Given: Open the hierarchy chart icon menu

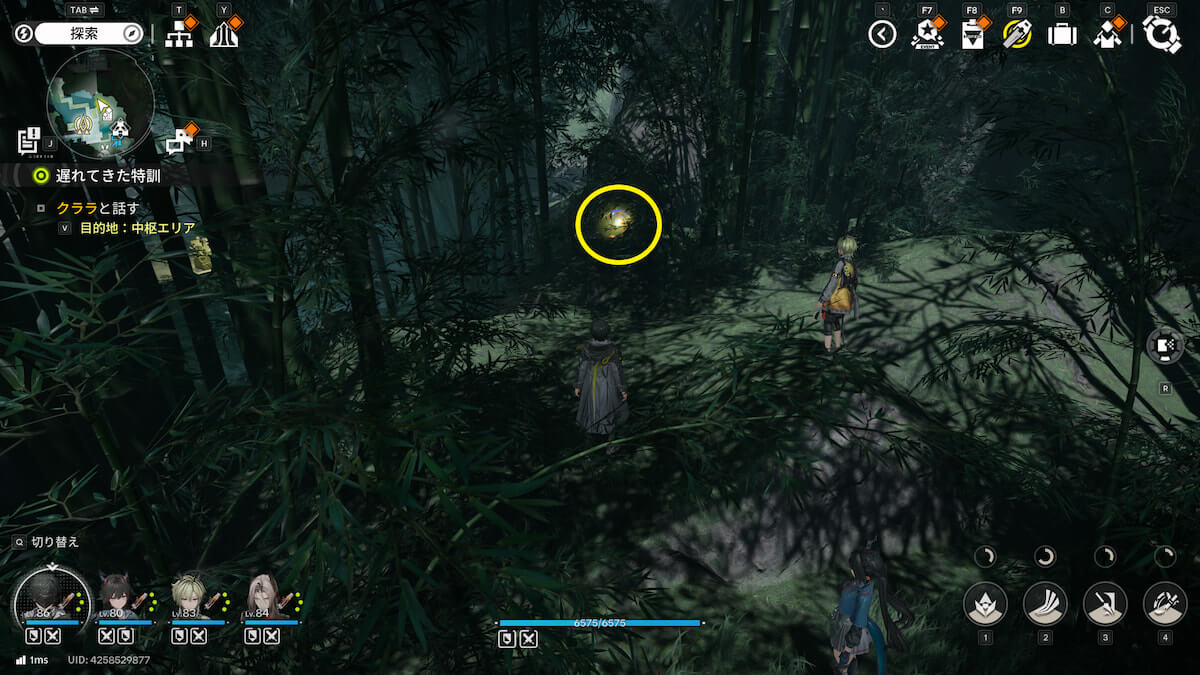Looking at the screenshot, I should (x=179, y=34).
